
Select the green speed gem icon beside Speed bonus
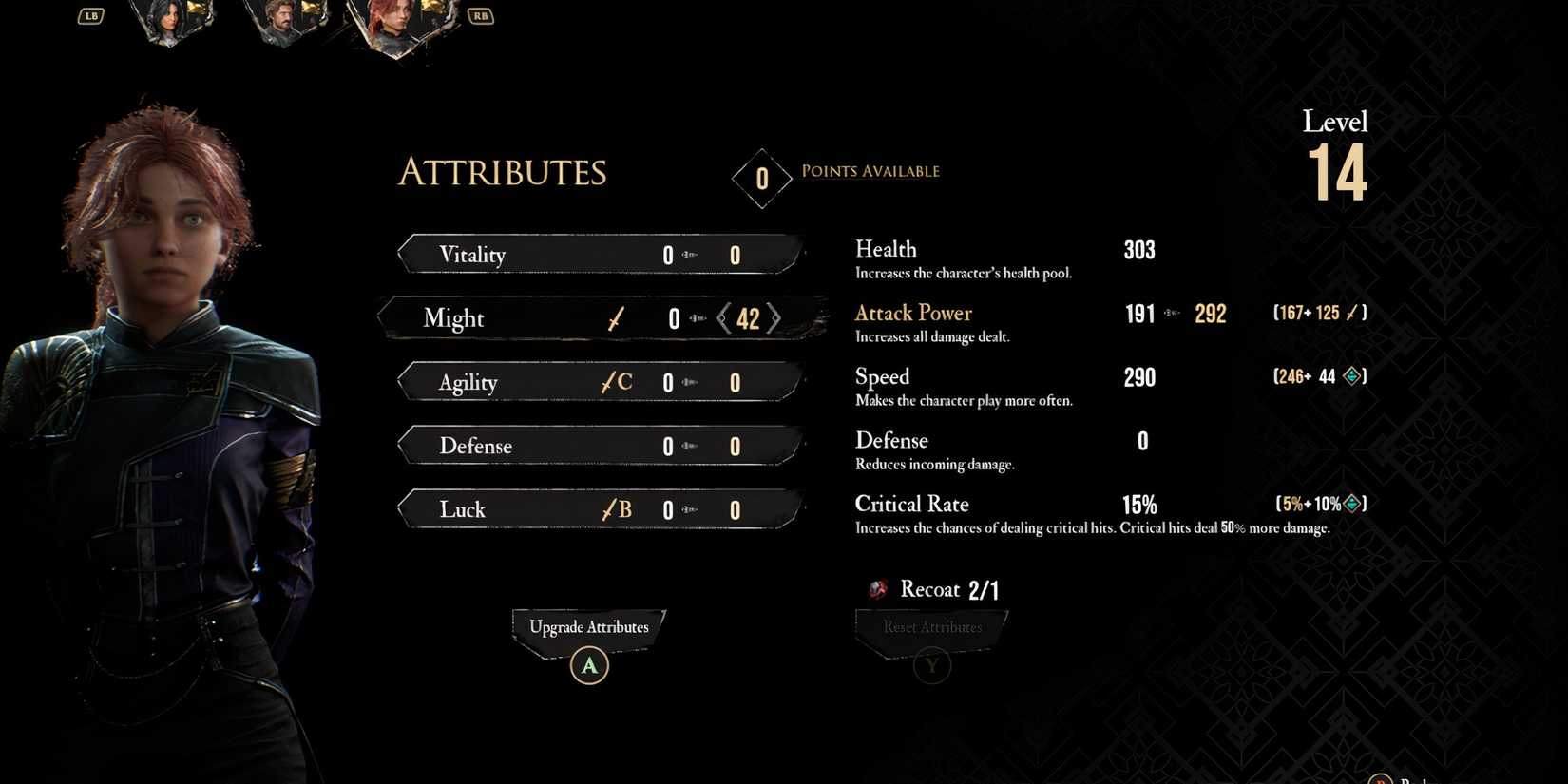click(1353, 376)
